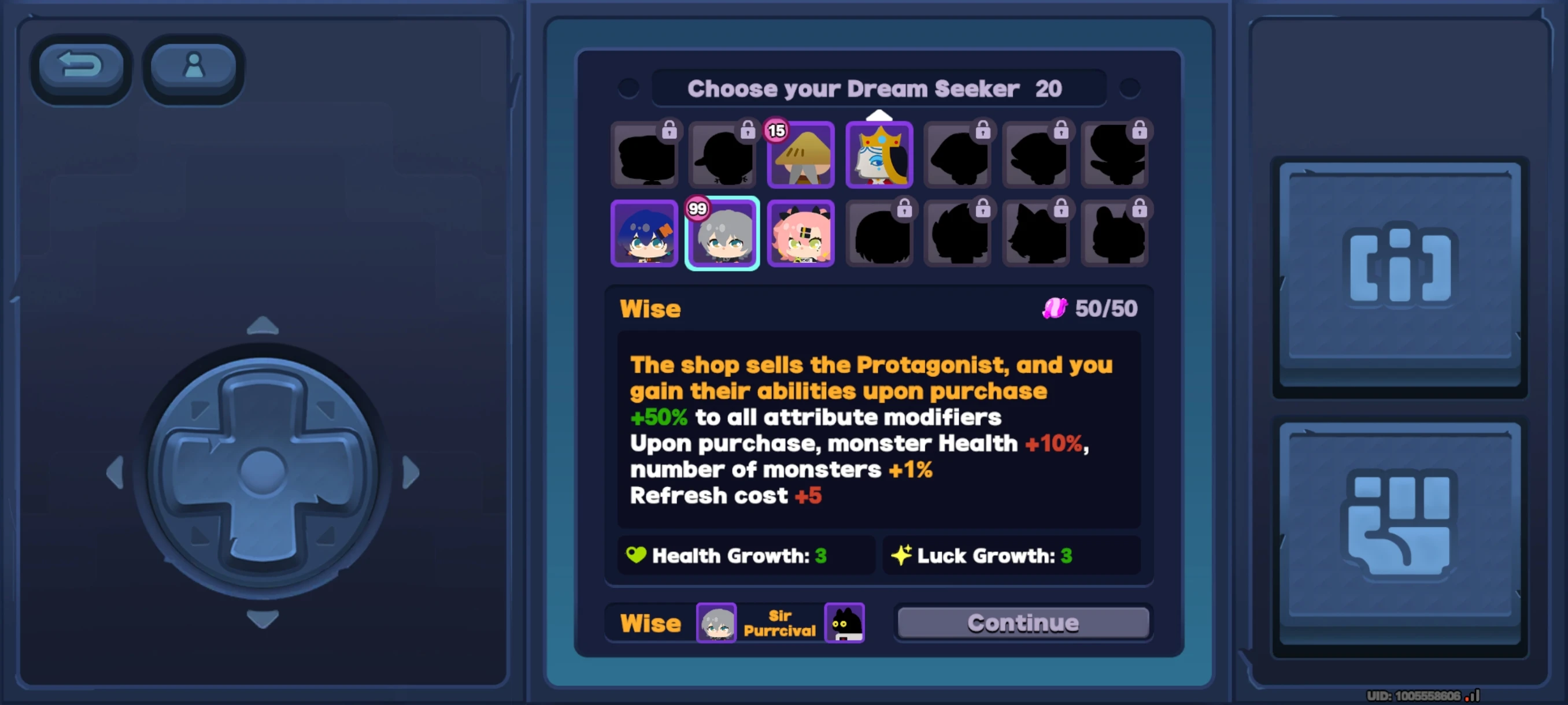Screen dimensions: 1568x705
Task: Click the fist button on the right panel
Action: click(1399, 529)
